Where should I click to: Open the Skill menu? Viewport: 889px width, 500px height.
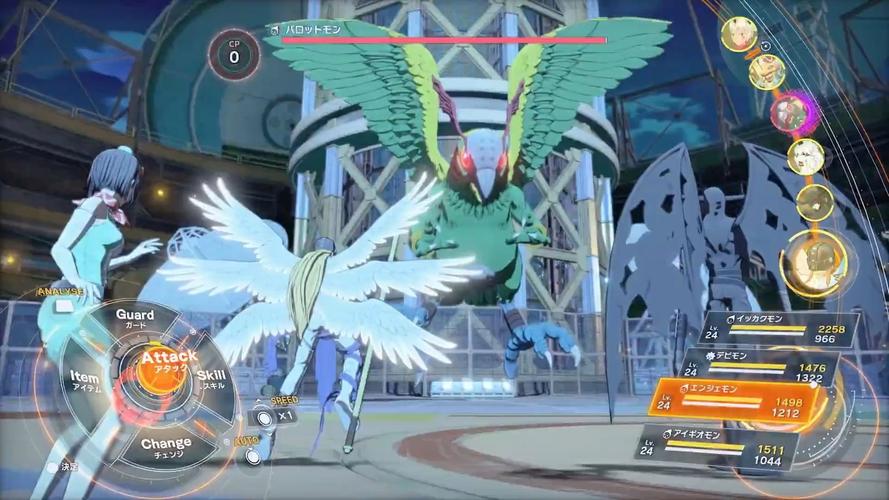212,378
